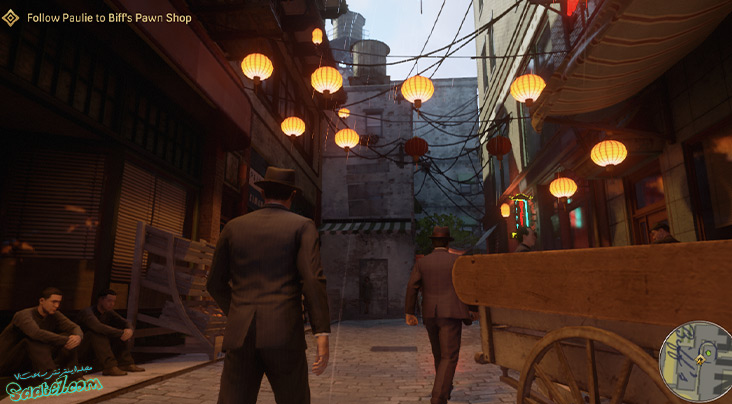The height and width of the screenshot is (404, 732).
Task: Open the circular minimap
Action: [697, 361]
